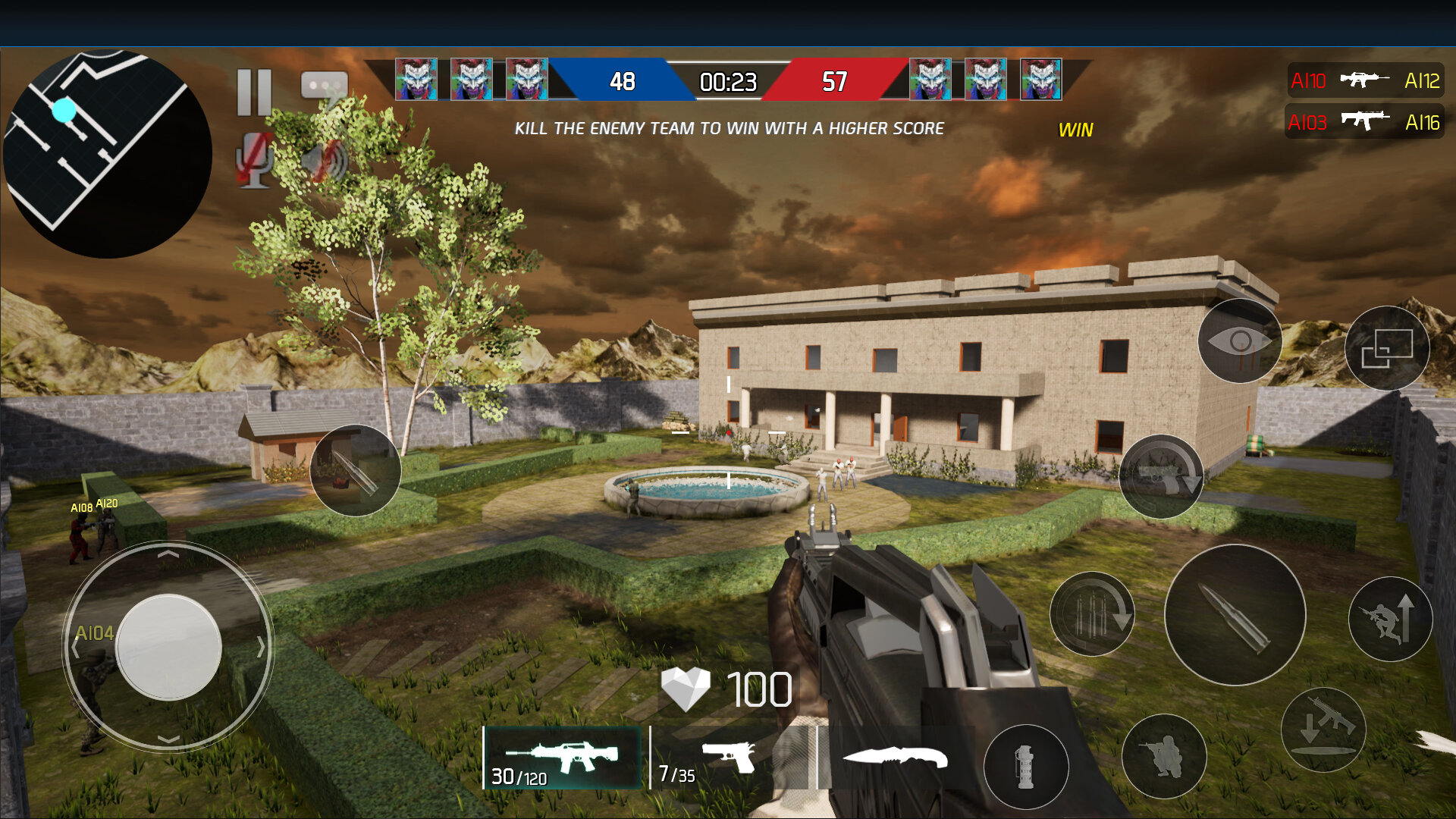The height and width of the screenshot is (819, 1456).
Task: Jump using the jumping soldier button
Action: (x=1390, y=619)
